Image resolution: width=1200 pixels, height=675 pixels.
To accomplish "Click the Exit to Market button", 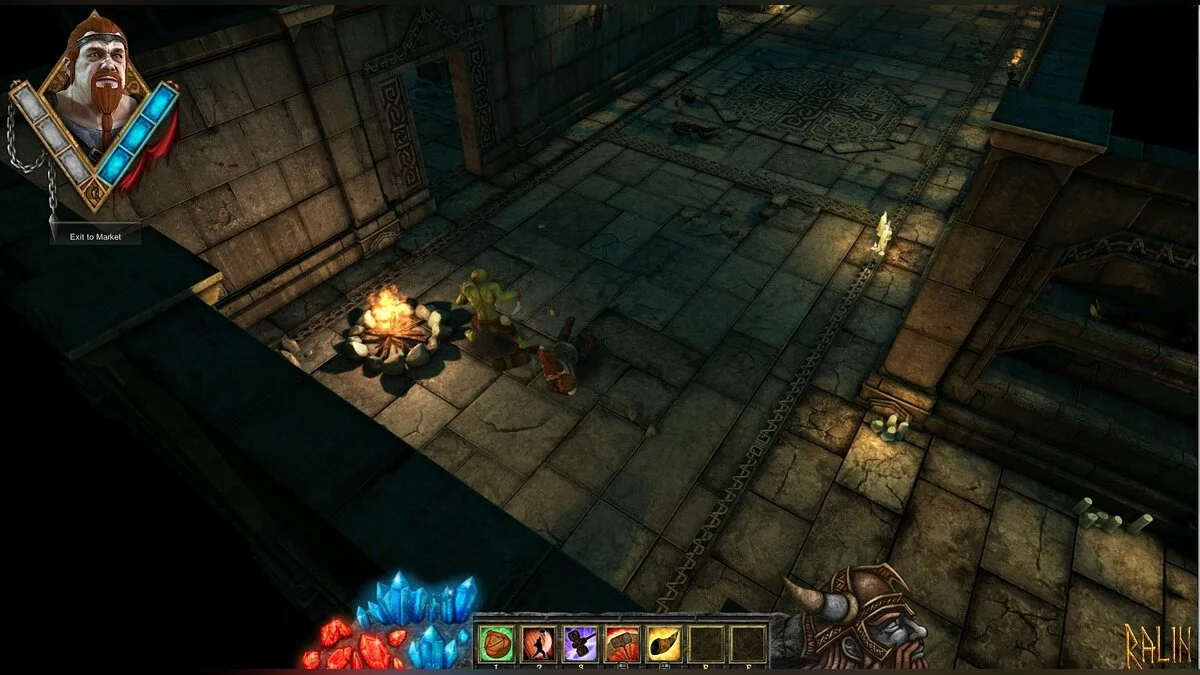I will tap(95, 237).
